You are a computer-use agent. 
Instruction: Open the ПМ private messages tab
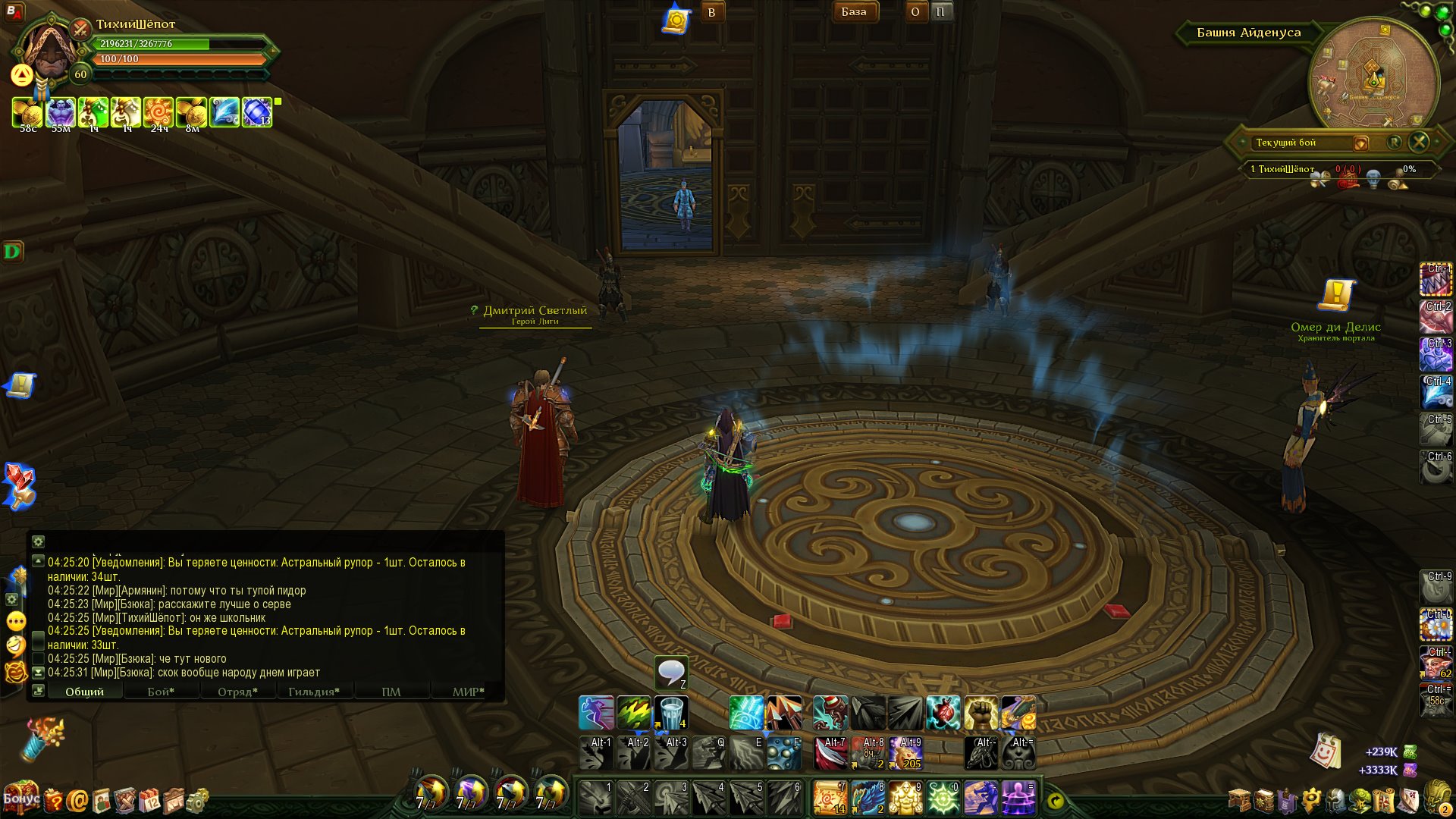pos(391,692)
